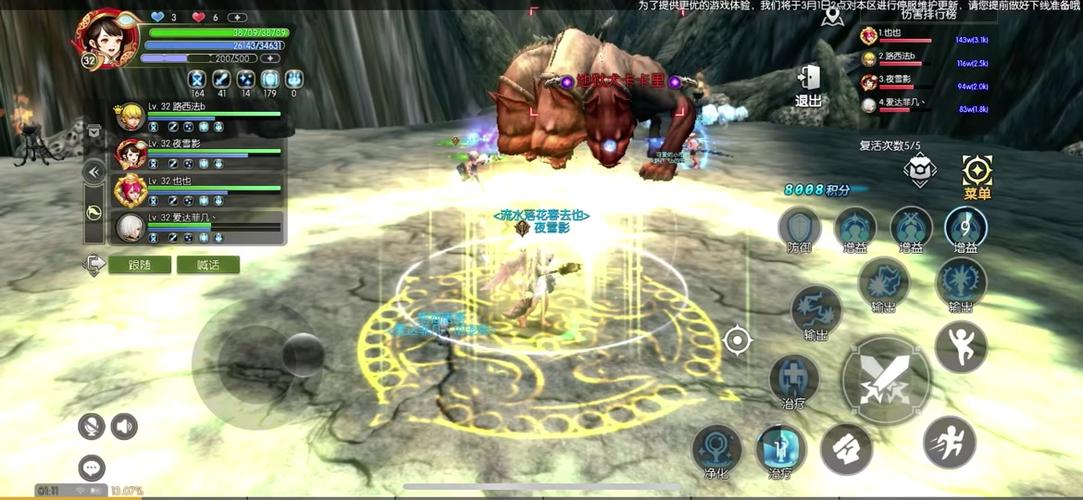Screen dimensions: 1083x500
Task: Trigger the crossed-swords basic attack
Action: pos(884,379)
